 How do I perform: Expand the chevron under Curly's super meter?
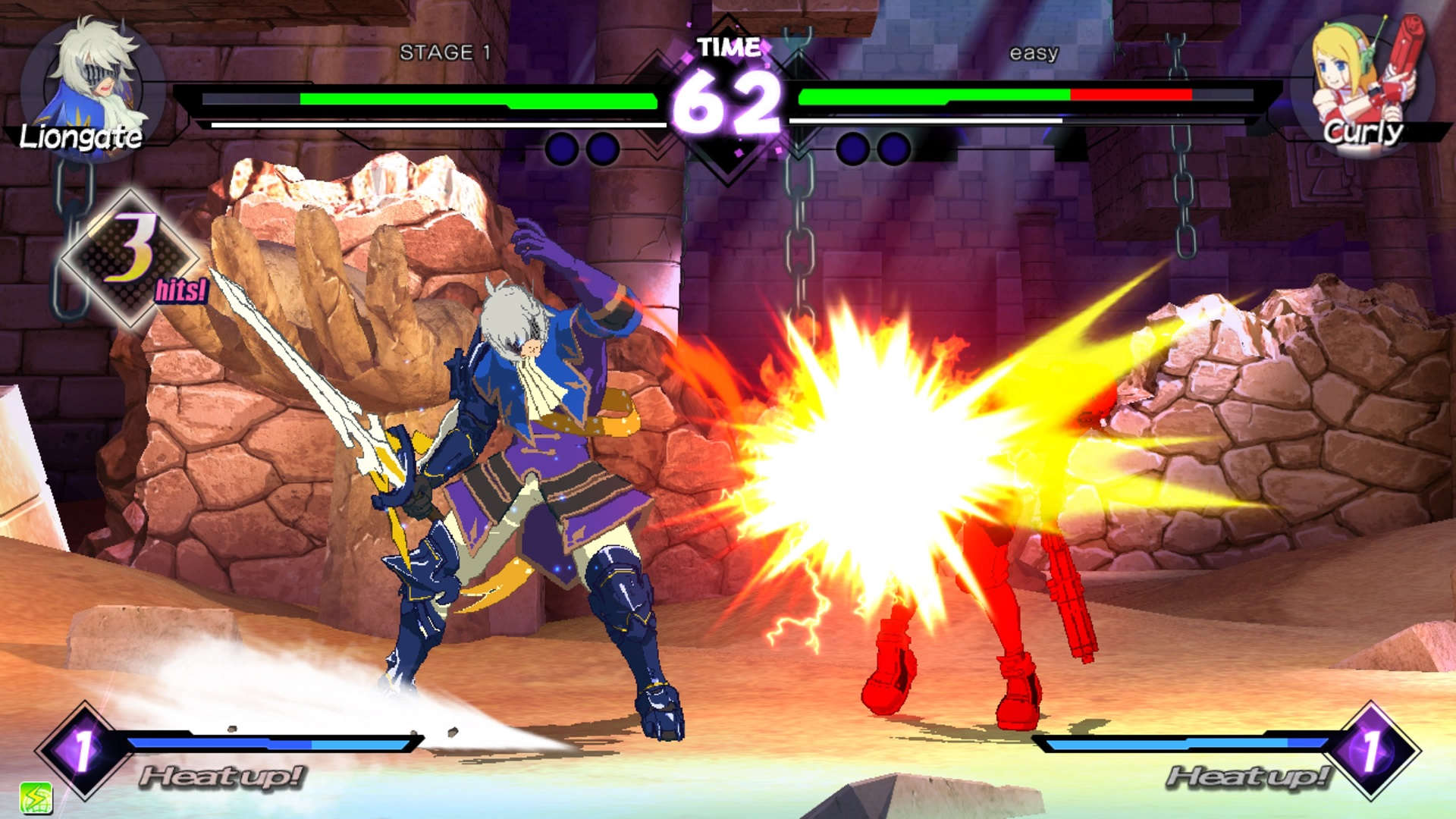(x=799, y=150)
